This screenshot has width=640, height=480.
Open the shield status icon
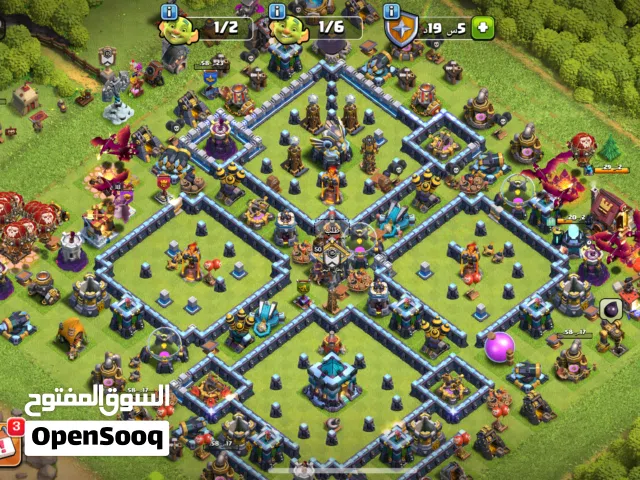tap(401, 30)
